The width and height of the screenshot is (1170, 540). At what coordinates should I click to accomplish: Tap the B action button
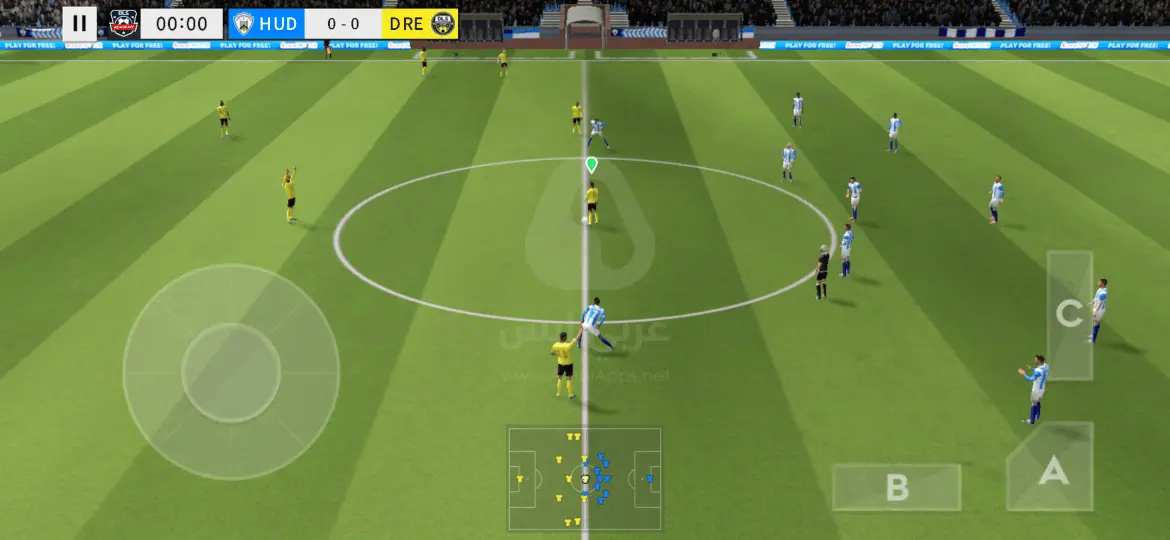[x=897, y=488]
